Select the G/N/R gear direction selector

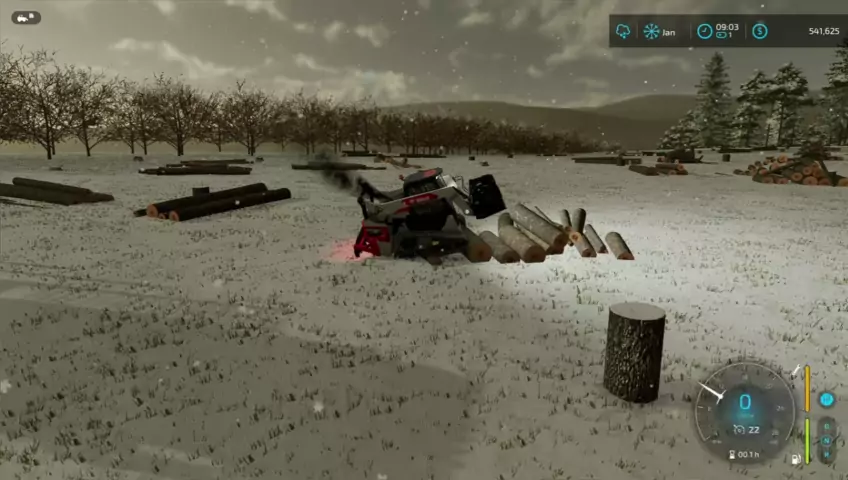point(826,439)
